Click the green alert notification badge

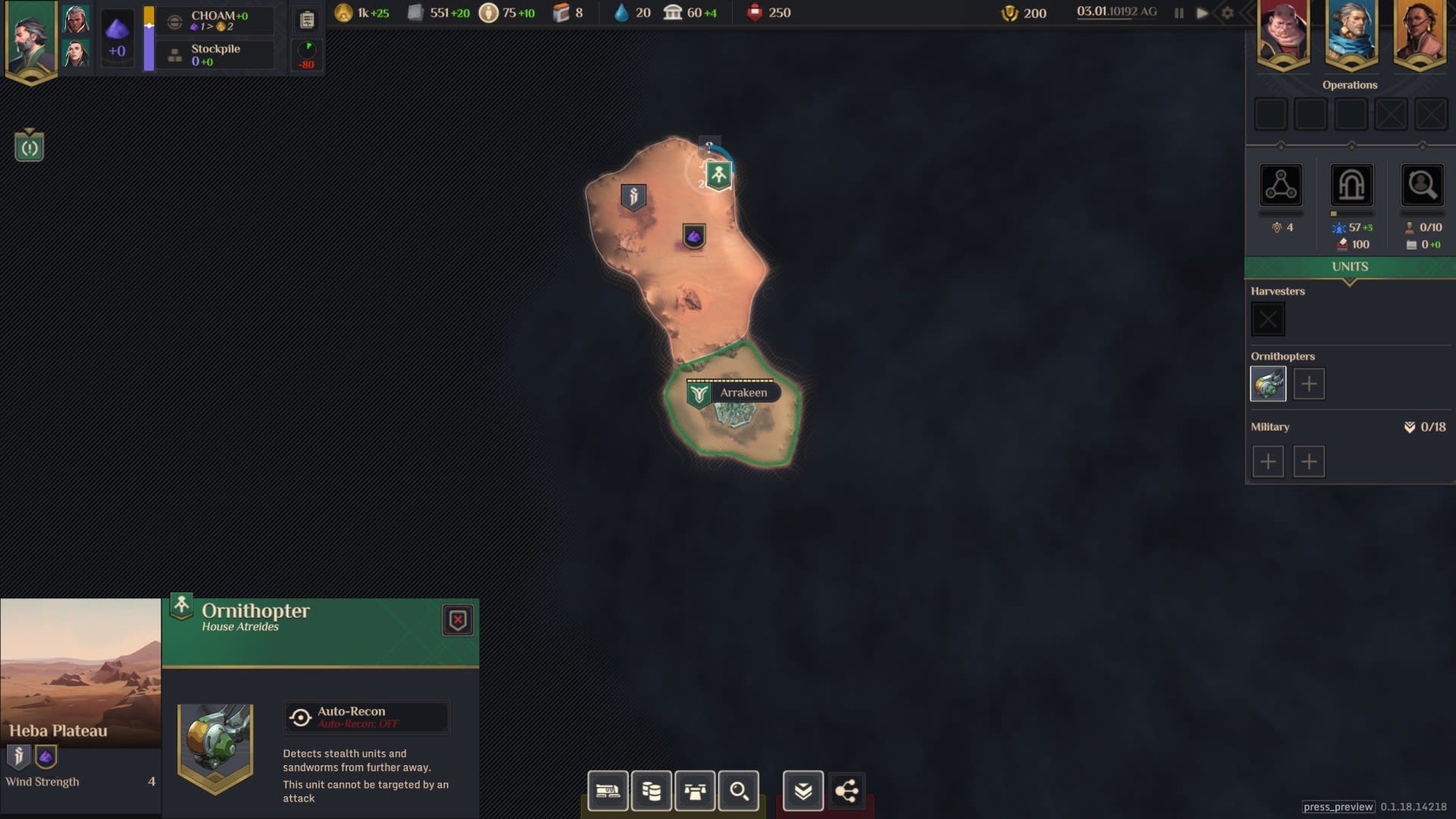(x=30, y=147)
